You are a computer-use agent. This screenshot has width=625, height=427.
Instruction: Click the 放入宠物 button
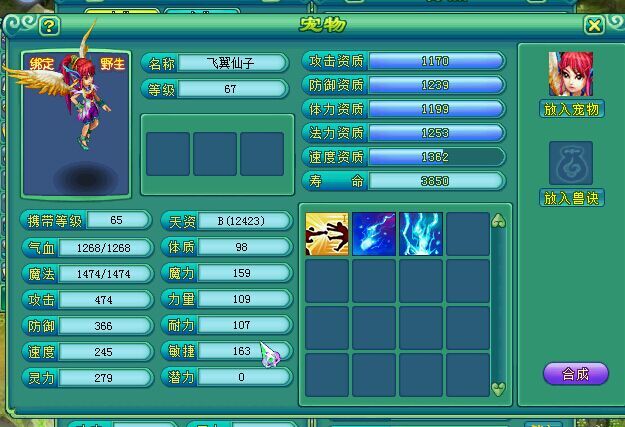tap(571, 109)
